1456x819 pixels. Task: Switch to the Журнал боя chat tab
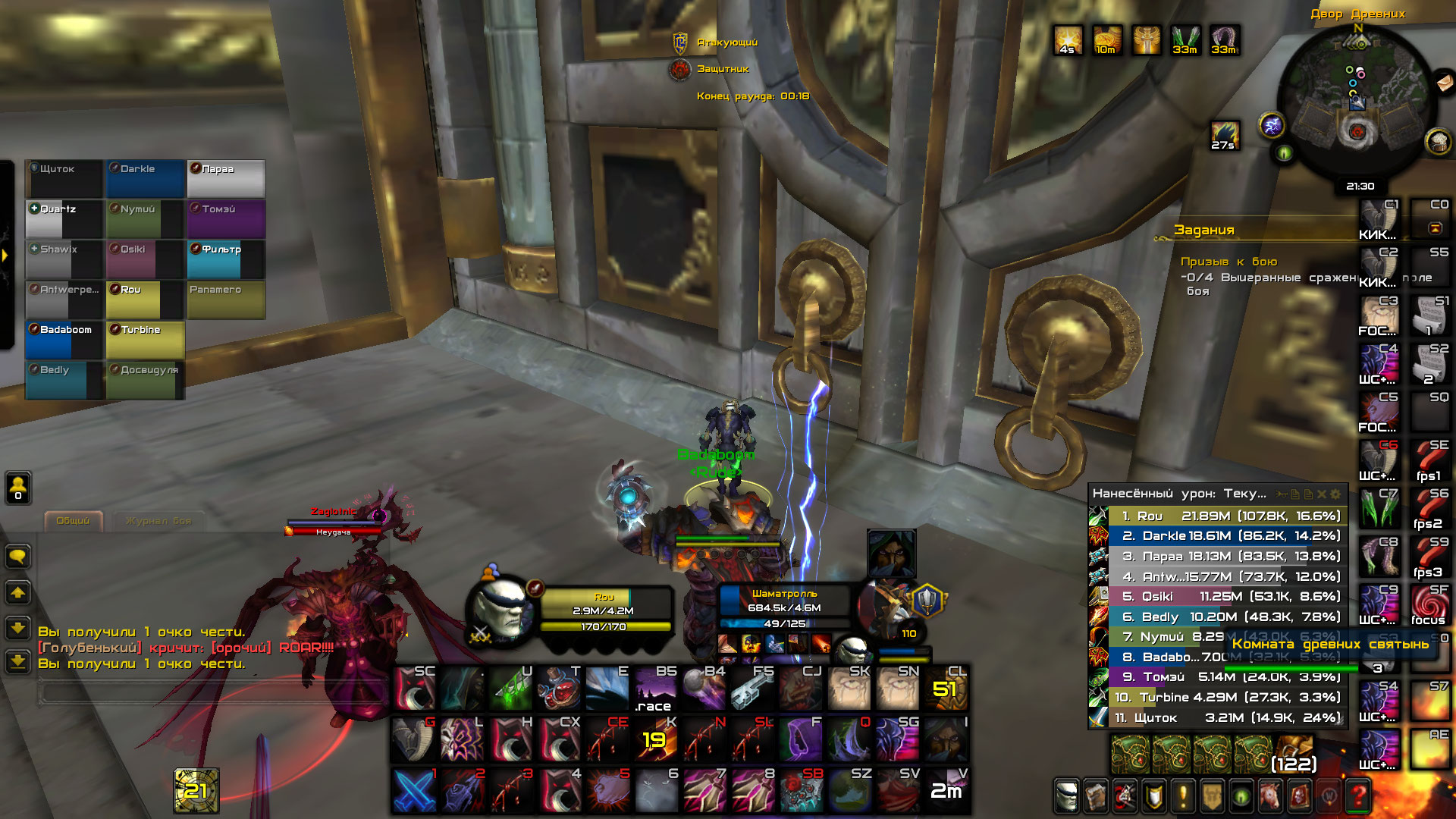tap(158, 521)
